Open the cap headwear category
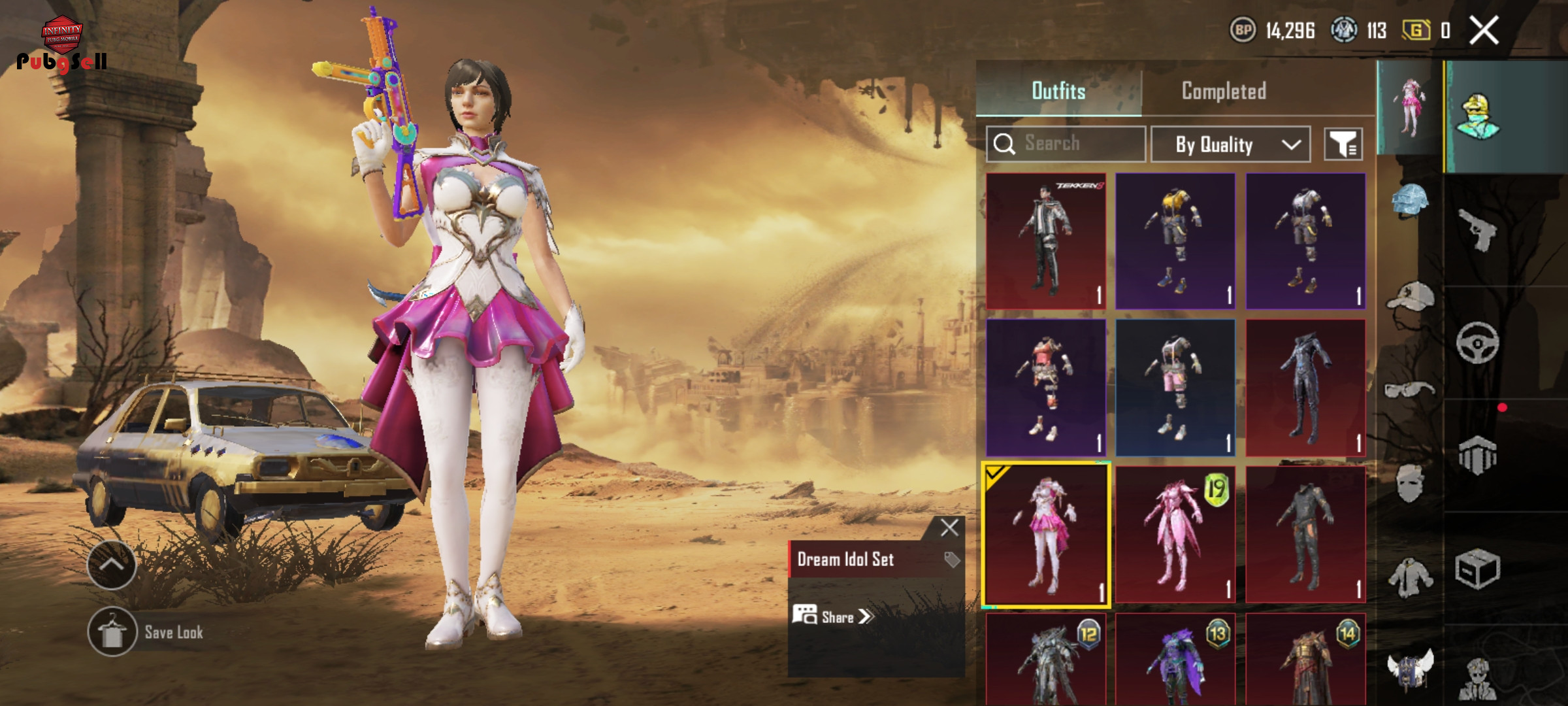 coord(1409,299)
